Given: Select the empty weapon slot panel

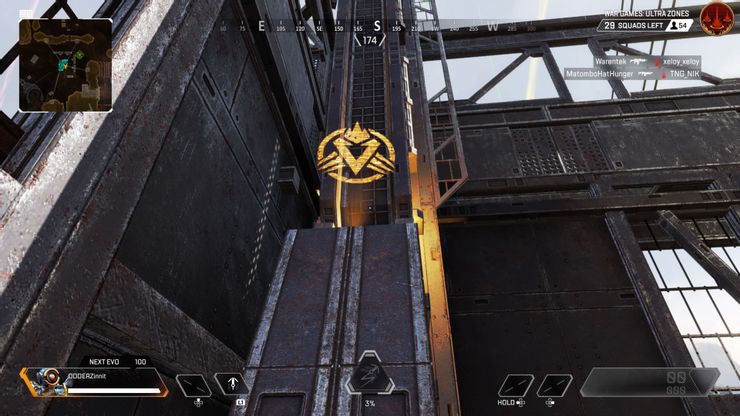Looking at the screenshot, I should [650, 381].
